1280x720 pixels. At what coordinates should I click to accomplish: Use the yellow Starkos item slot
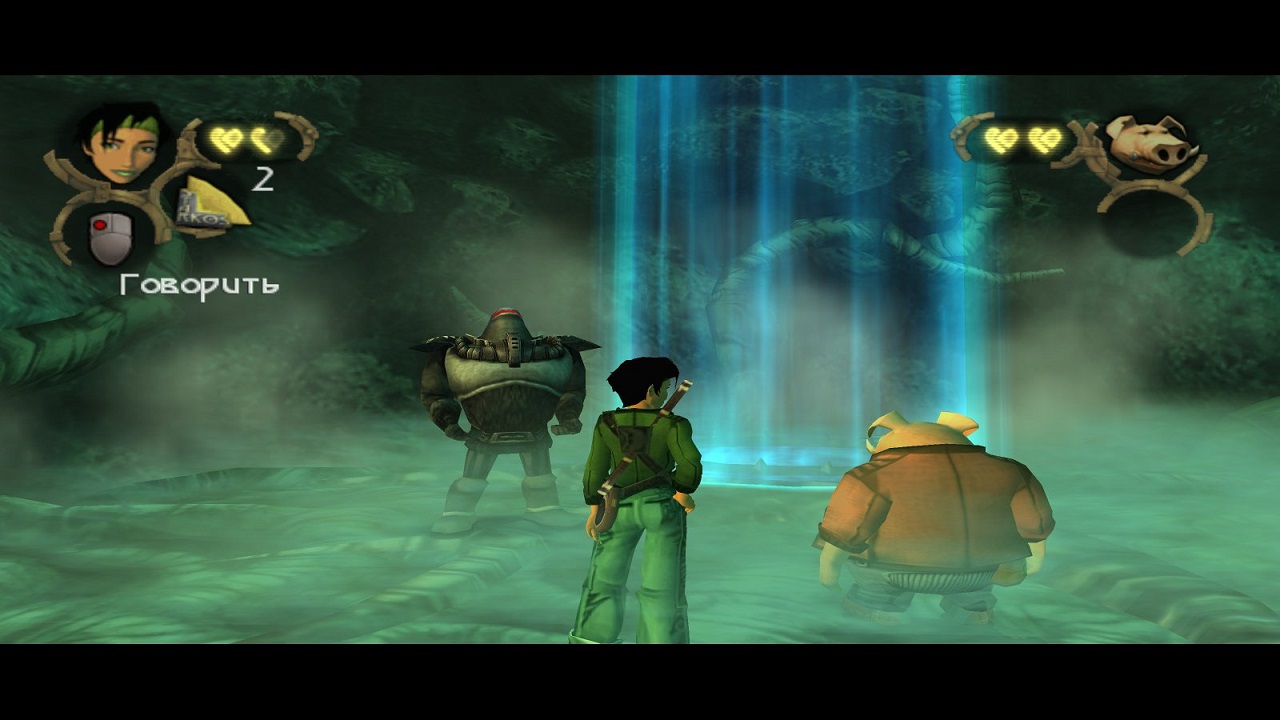(211, 205)
